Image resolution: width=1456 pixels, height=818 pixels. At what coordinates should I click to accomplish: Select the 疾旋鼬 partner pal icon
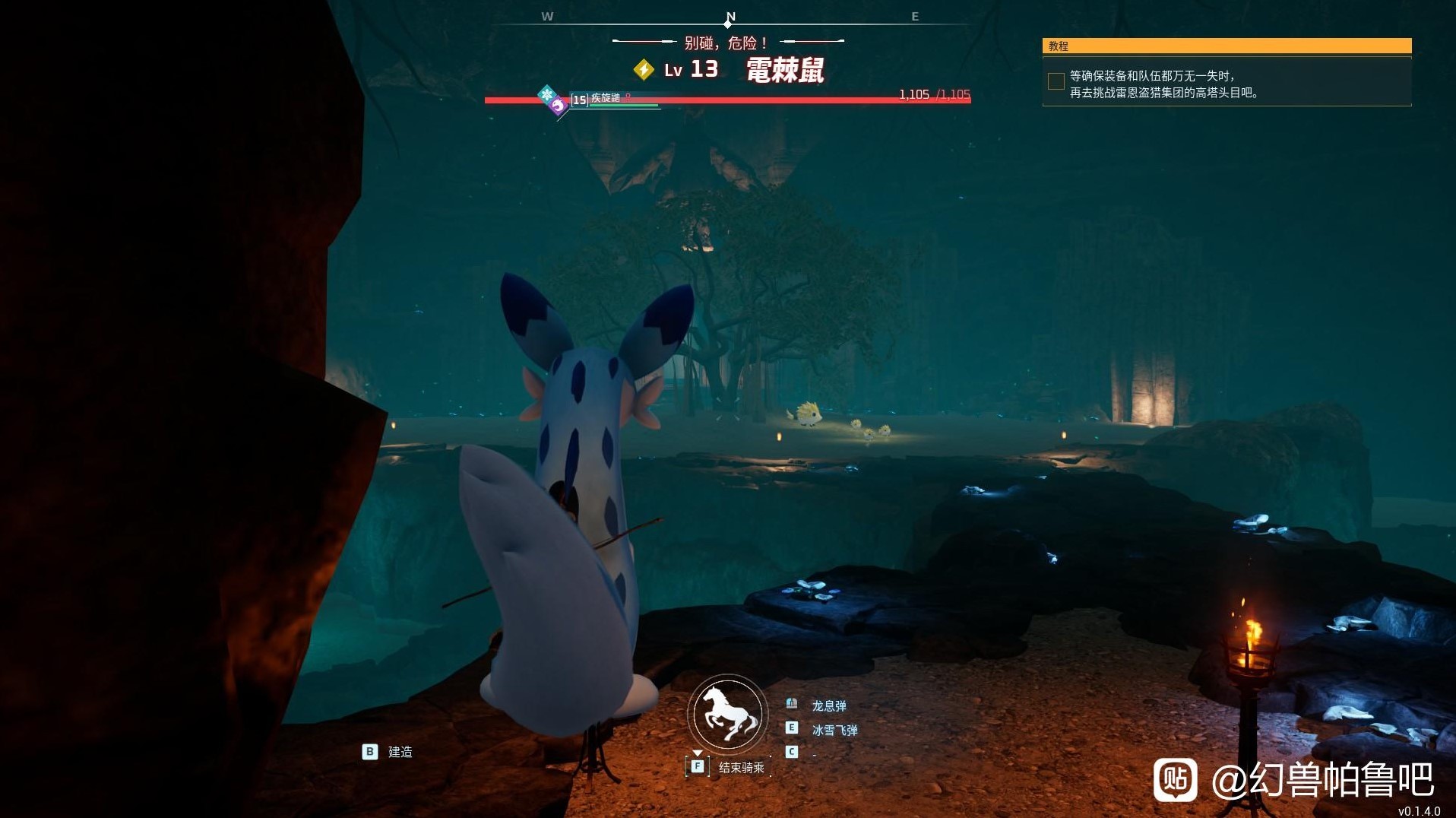point(558,105)
